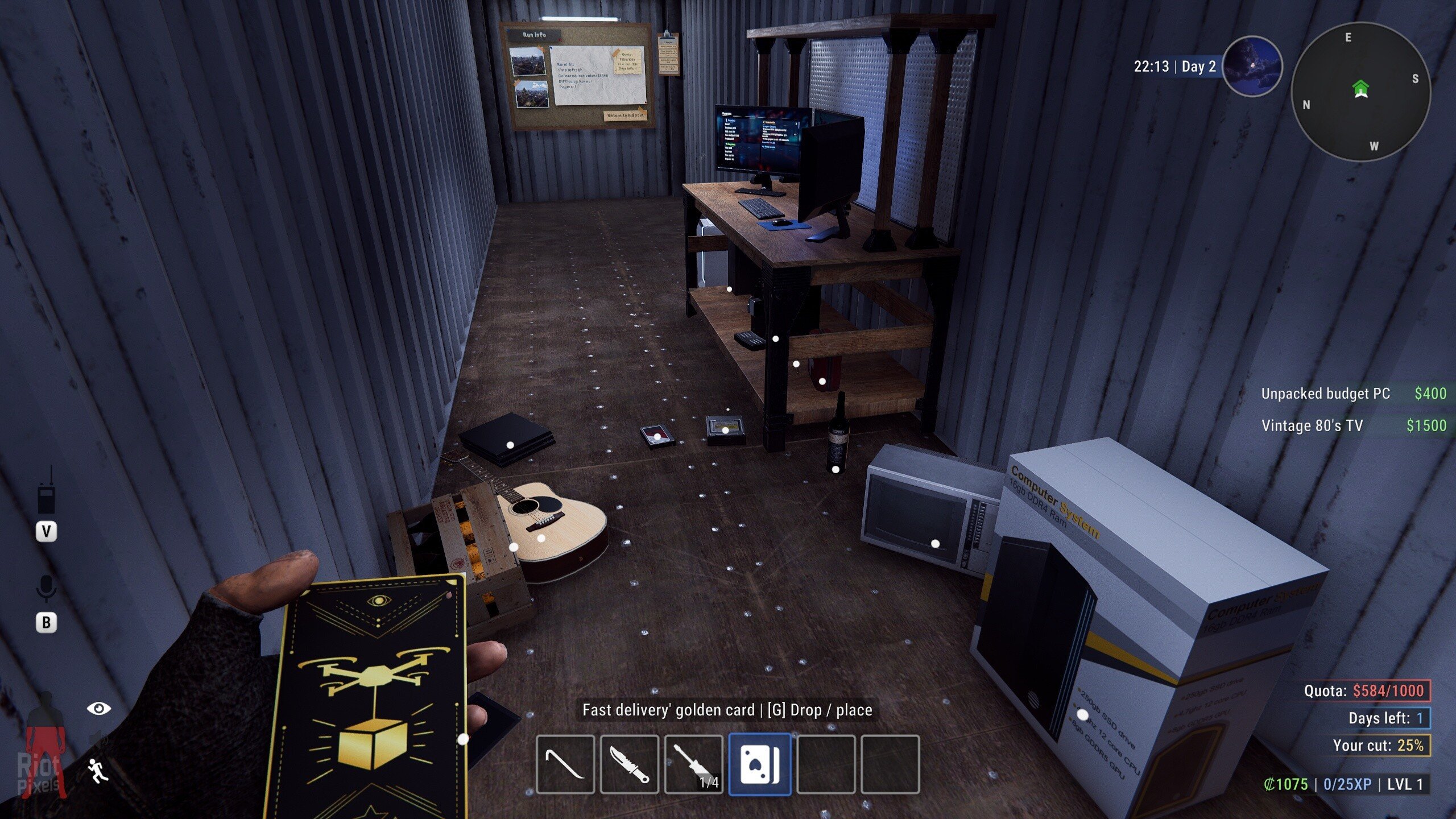Select the crowbar hotbar slot
The width and height of the screenshot is (1456, 819).
tap(565, 764)
